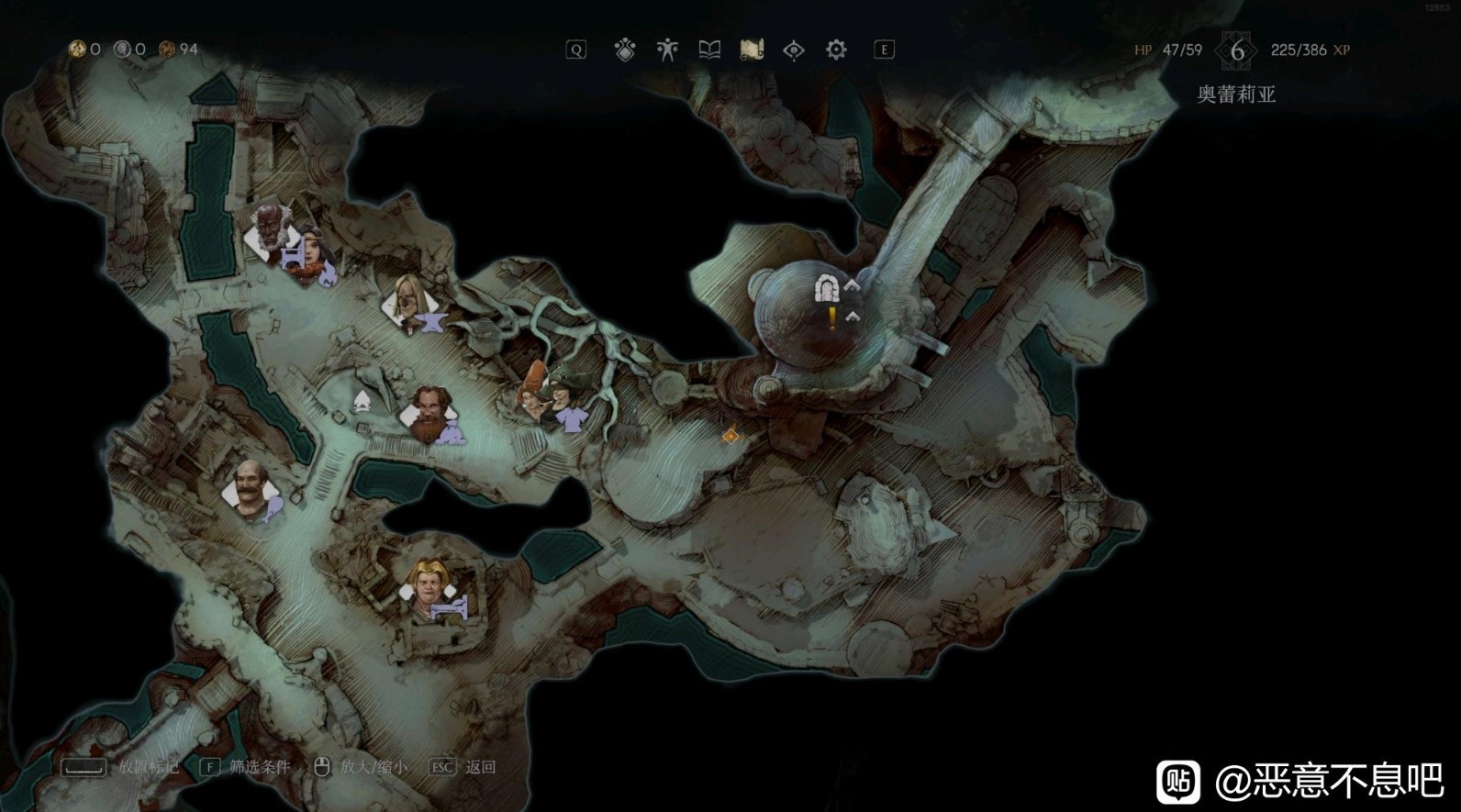
Task: Open the inventory tab with the gem icon
Action: click(x=625, y=50)
